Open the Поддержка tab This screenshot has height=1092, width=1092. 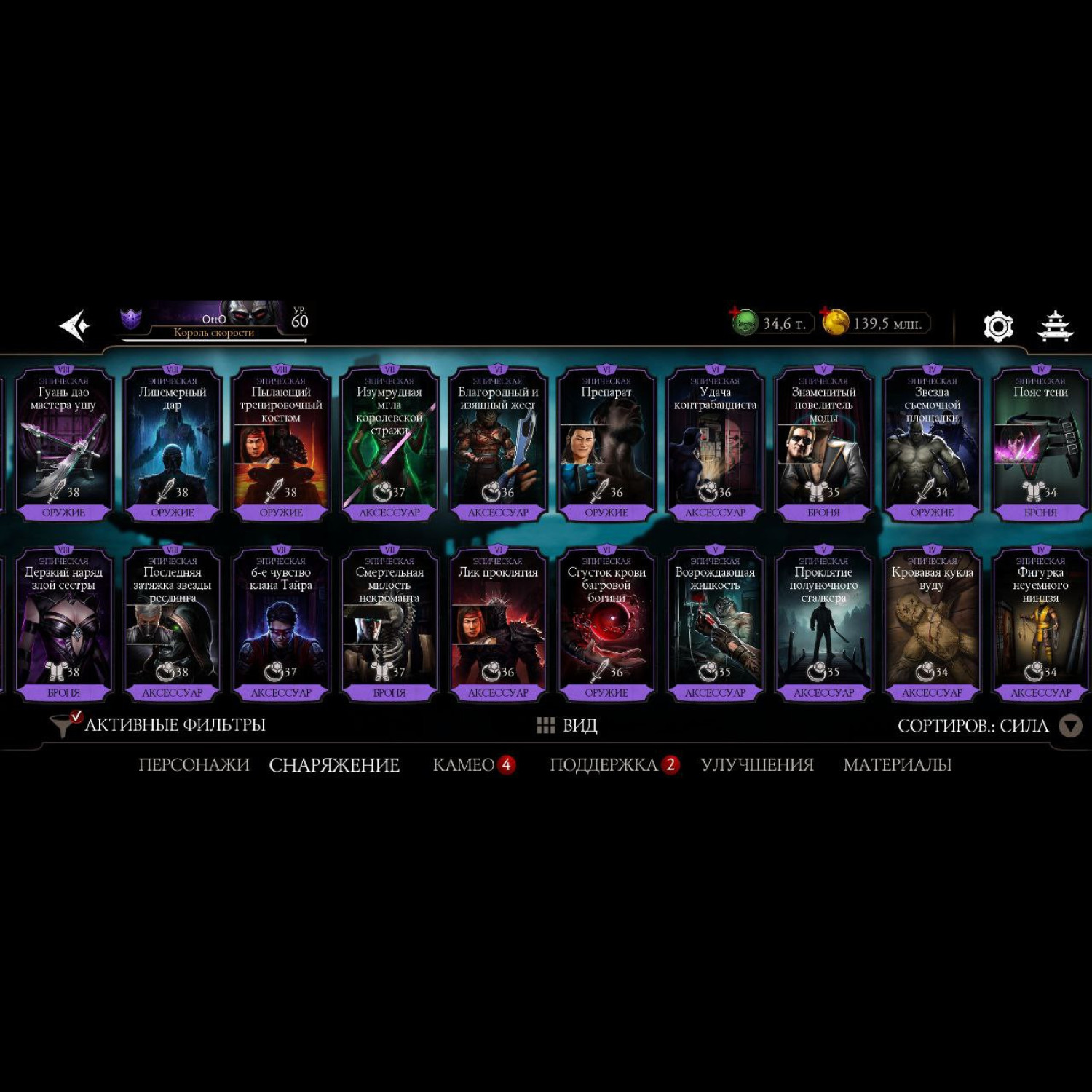604,765
